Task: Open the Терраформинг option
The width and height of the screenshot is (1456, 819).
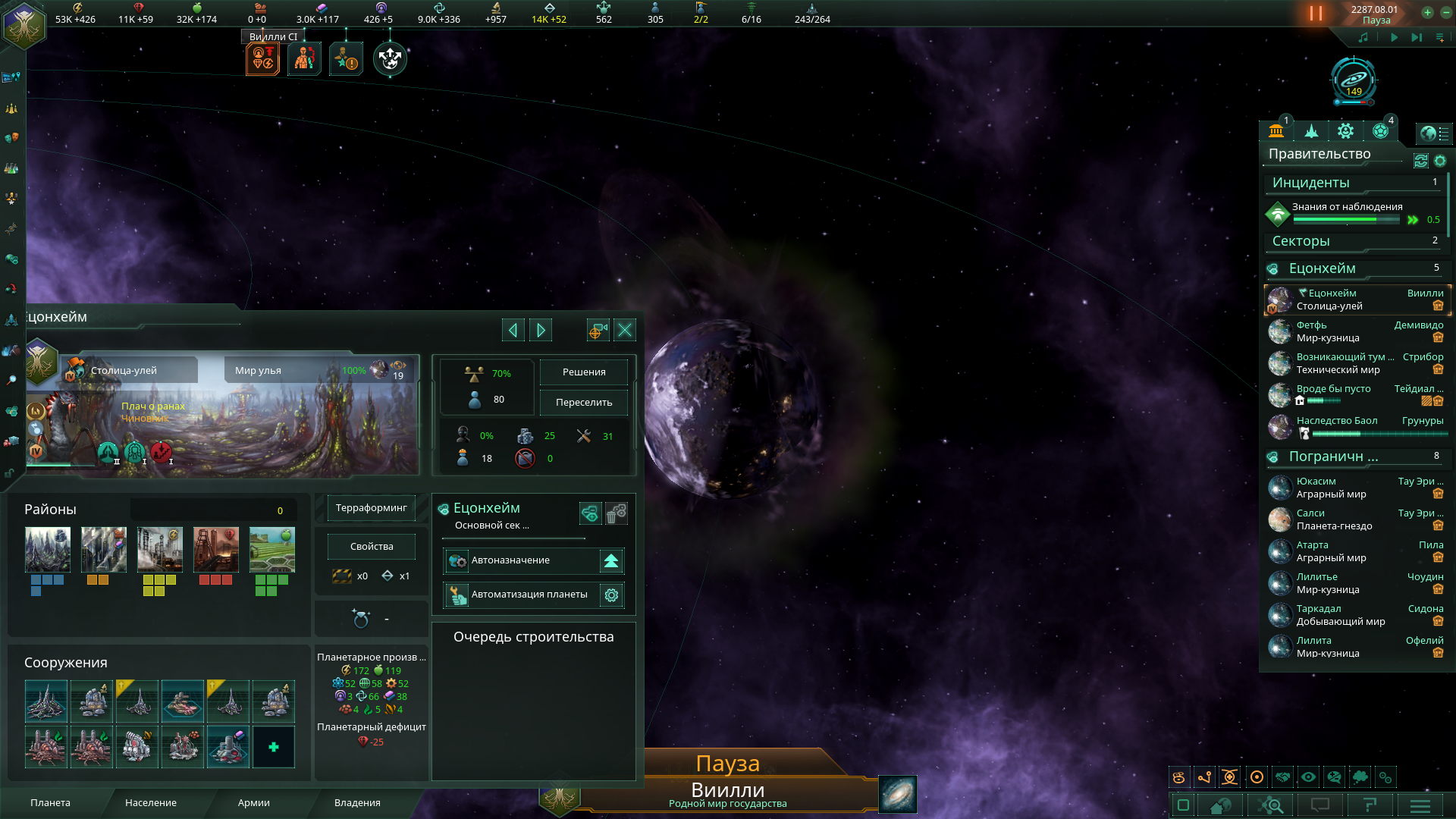Action: coord(371,508)
